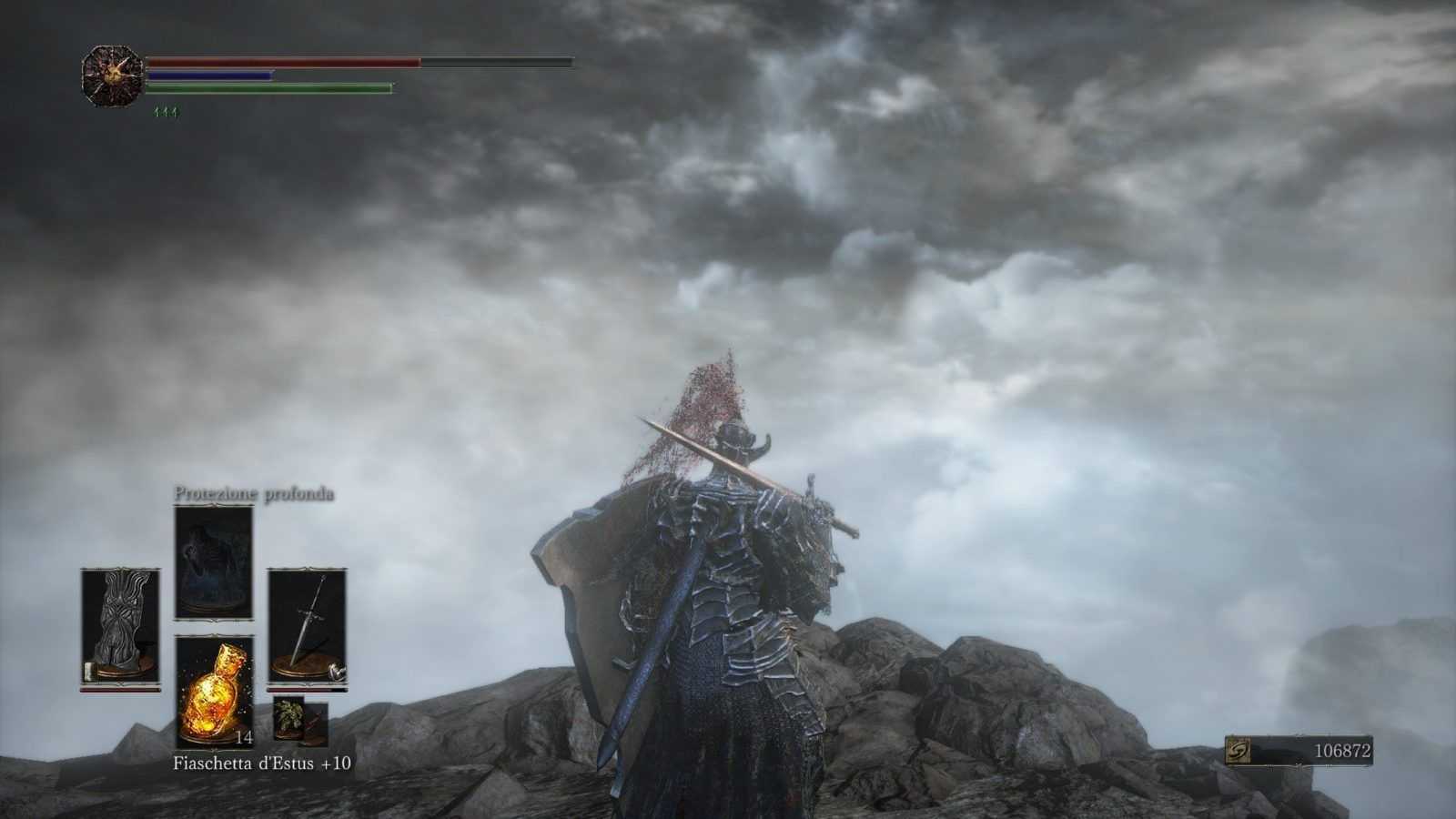Use the Fiaschetta d'Estus +10 slot
The height and width of the screenshot is (819, 1456).
click(214, 692)
